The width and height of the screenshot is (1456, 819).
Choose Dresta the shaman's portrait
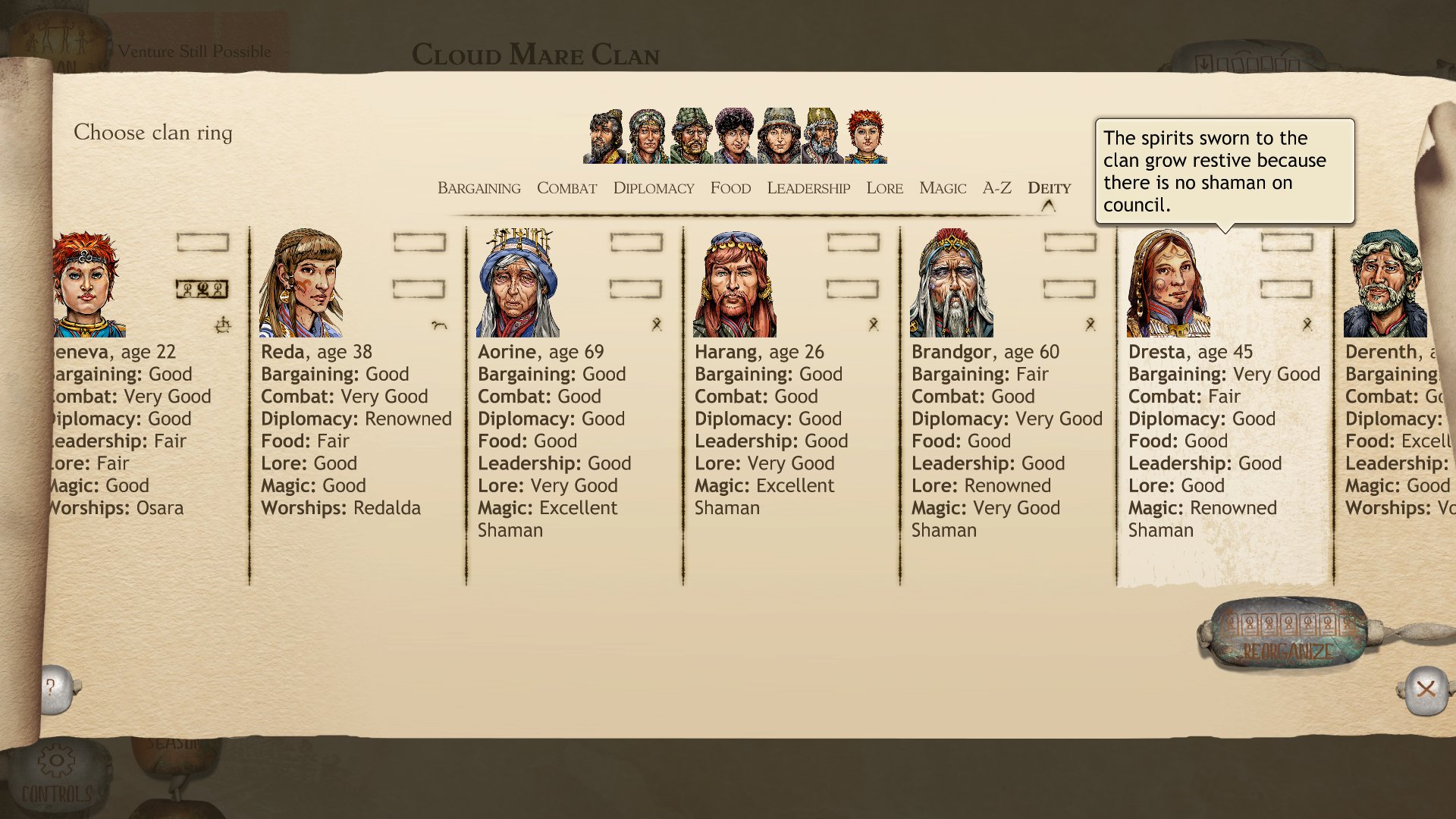coord(1168,284)
